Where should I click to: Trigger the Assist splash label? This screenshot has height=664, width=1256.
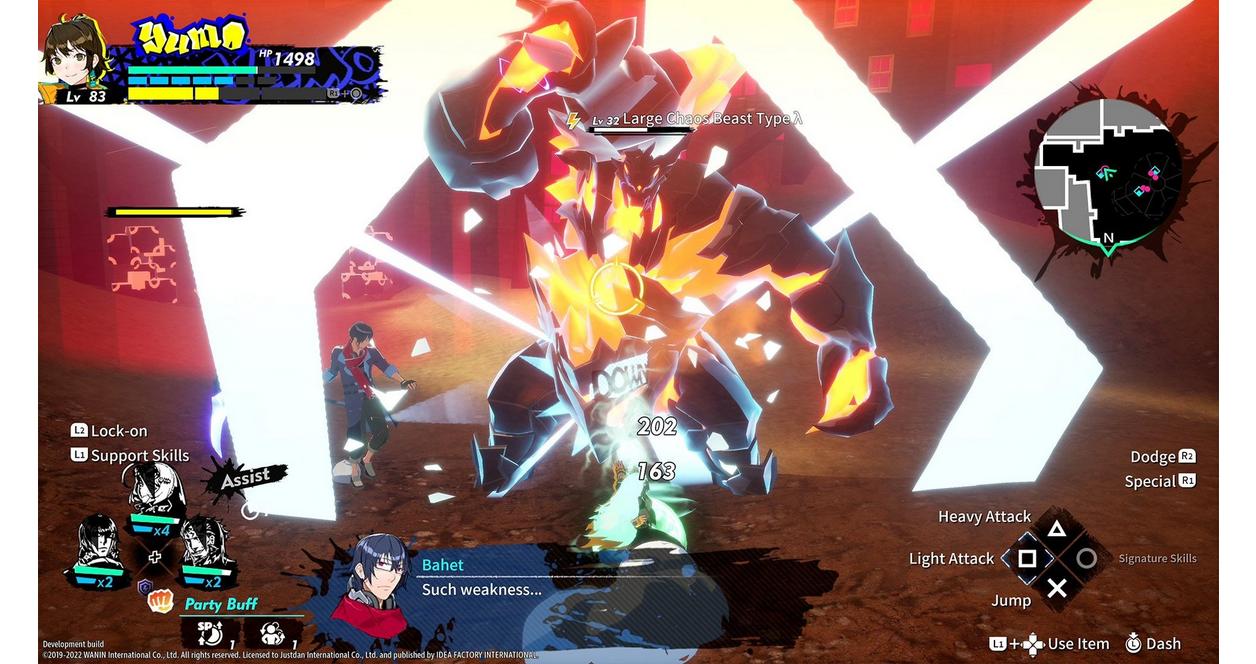click(245, 478)
